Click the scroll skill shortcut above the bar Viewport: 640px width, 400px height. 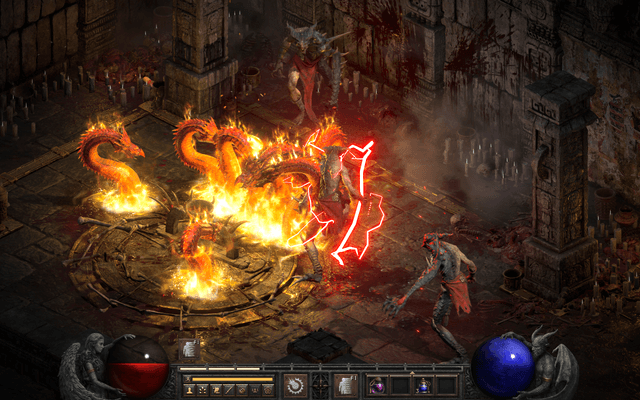(x=189, y=350)
